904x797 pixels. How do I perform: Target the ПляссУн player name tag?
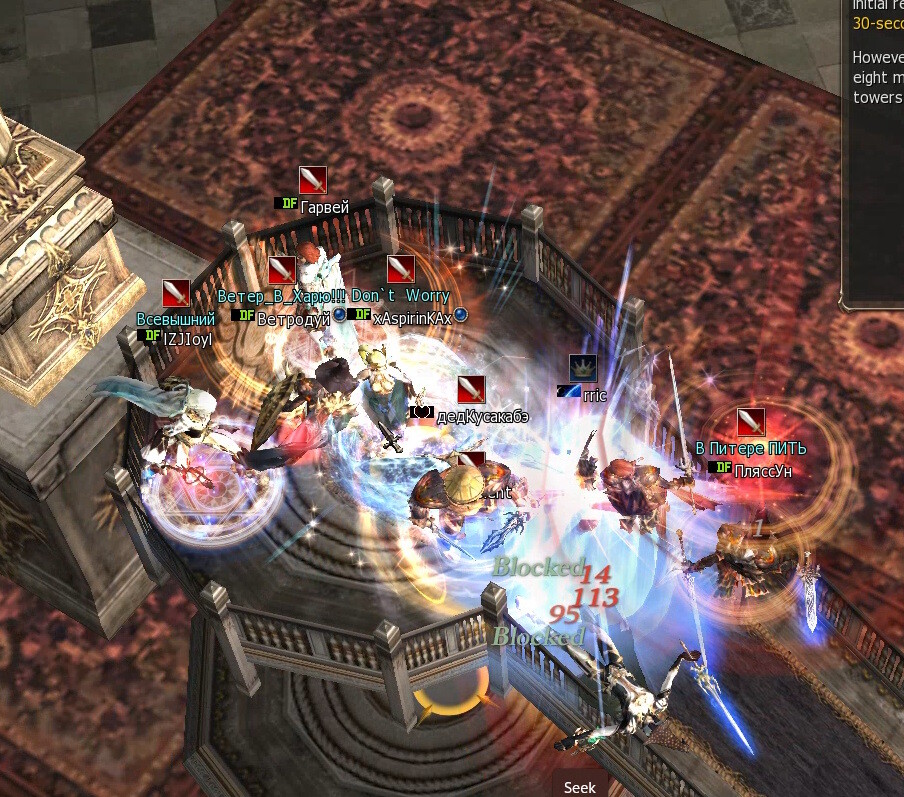(x=762, y=470)
